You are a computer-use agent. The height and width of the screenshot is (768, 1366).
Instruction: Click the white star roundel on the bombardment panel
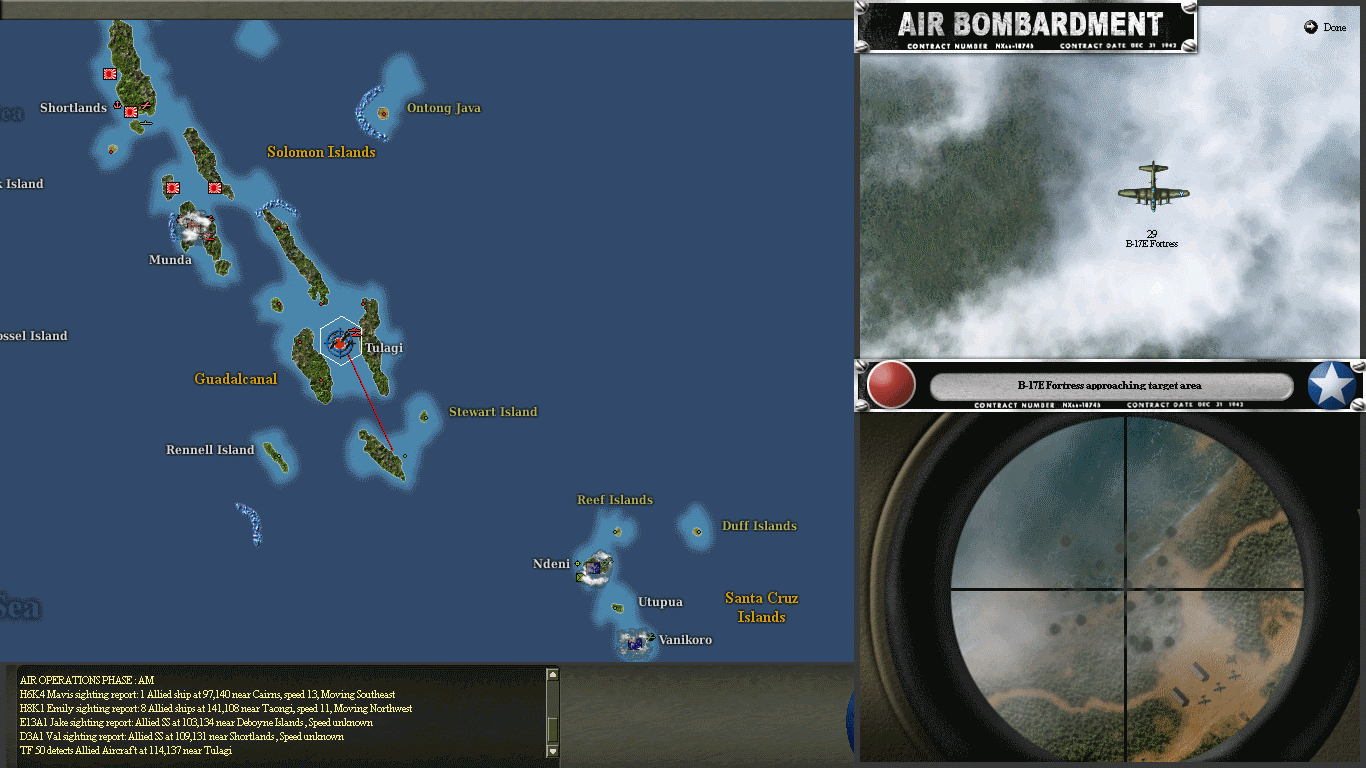point(1331,384)
